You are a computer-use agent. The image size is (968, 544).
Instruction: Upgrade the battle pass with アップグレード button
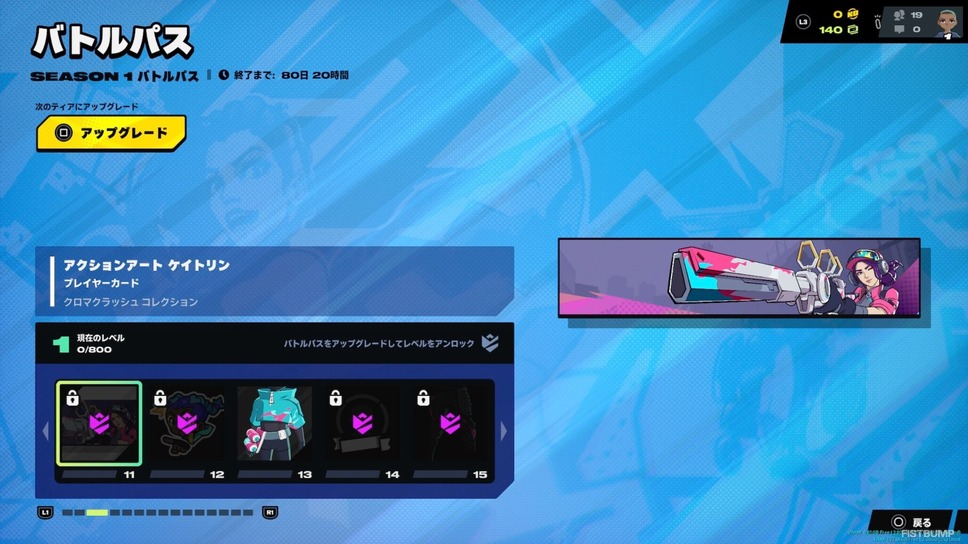click(x=111, y=133)
